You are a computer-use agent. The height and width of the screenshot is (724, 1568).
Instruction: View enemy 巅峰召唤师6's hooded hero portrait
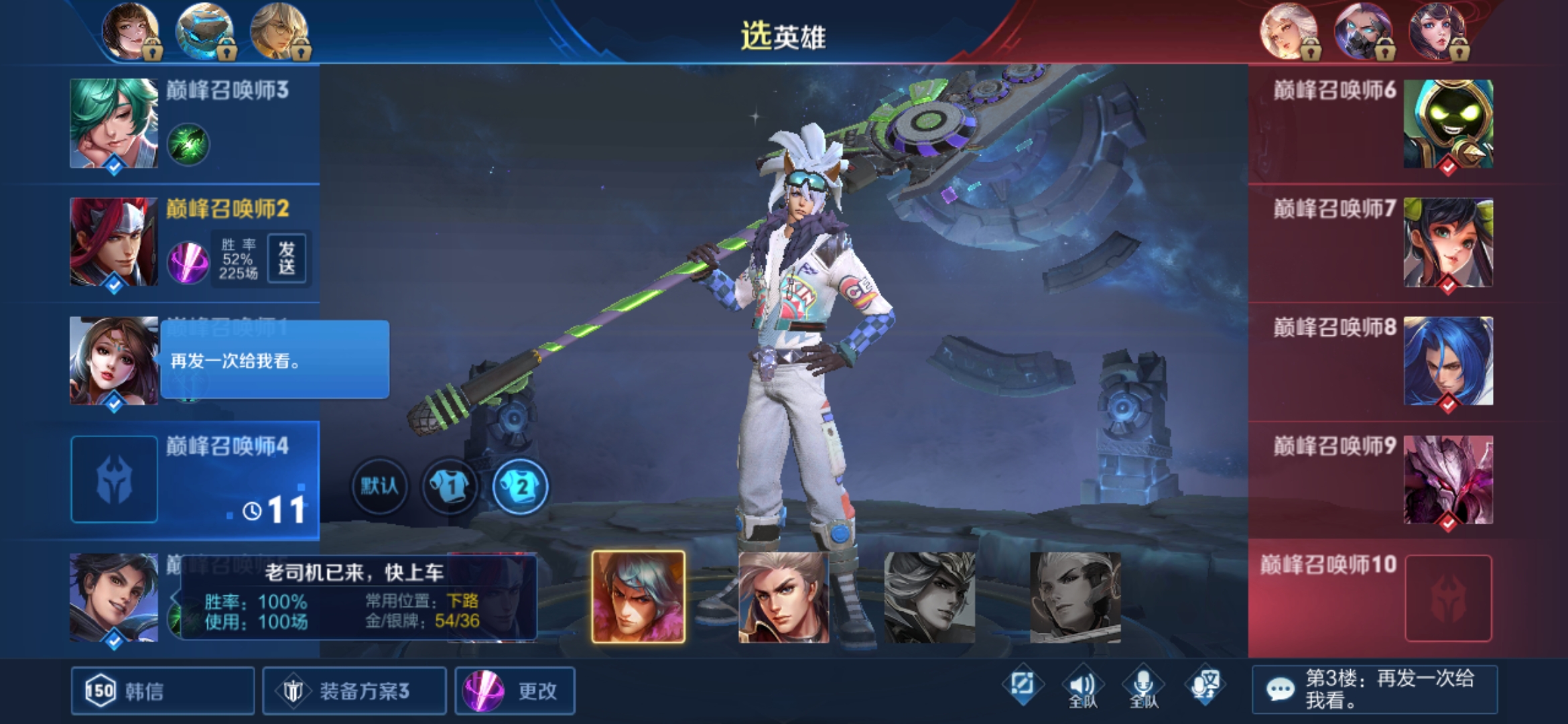(x=1448, y=123)
